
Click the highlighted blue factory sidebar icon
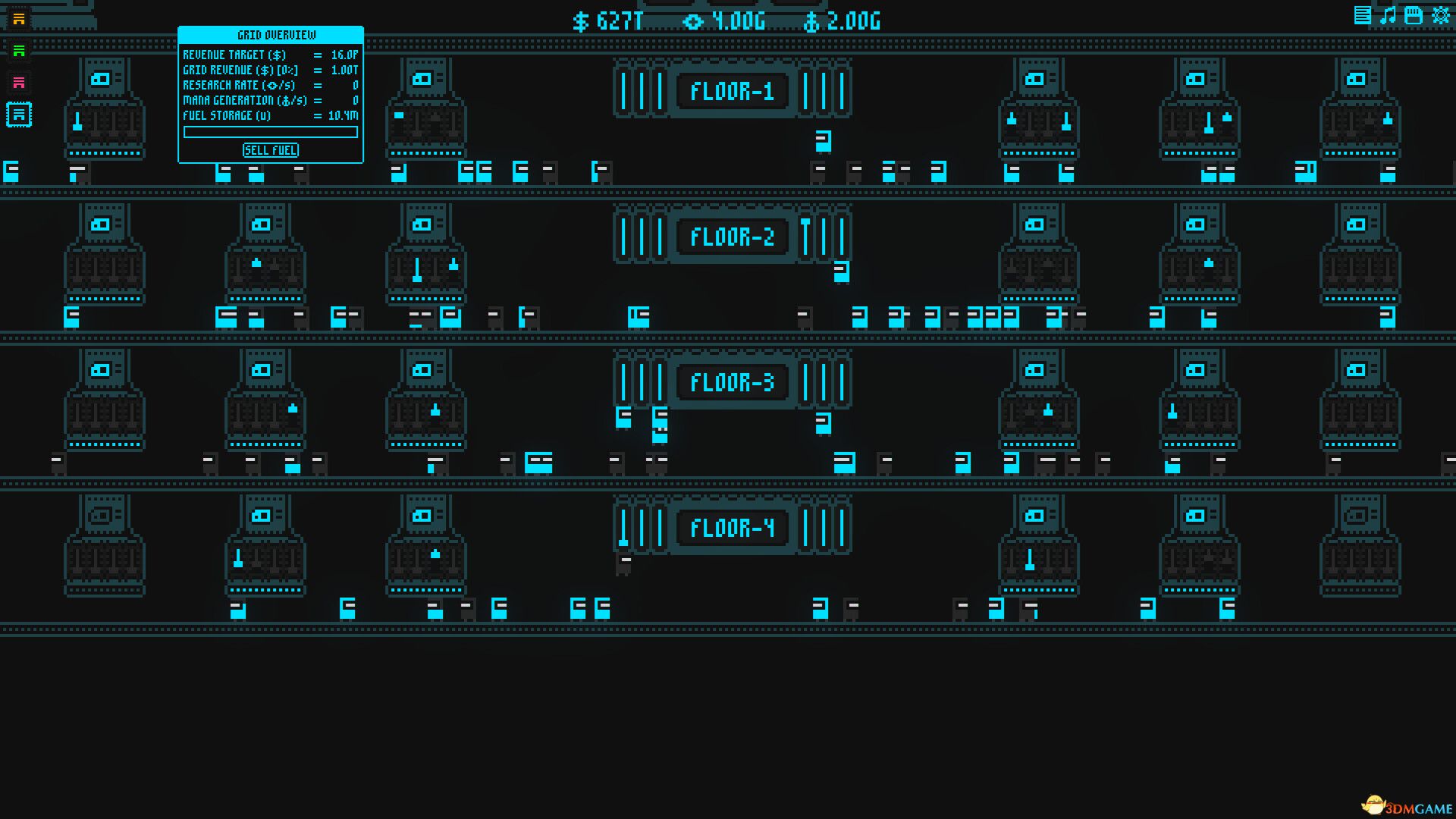[x=18, y=115]
